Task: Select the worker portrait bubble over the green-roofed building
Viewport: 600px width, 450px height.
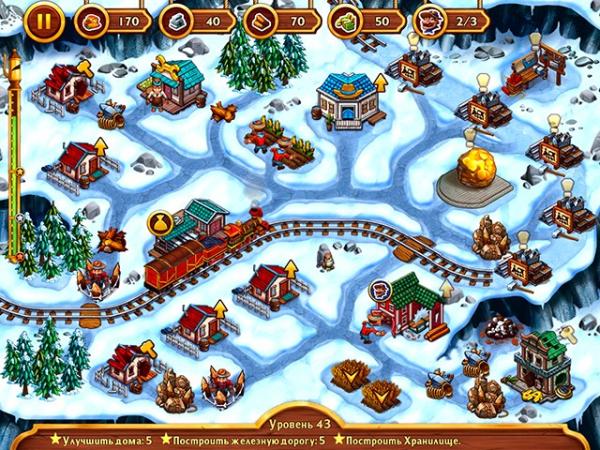Action: [382, 292]
